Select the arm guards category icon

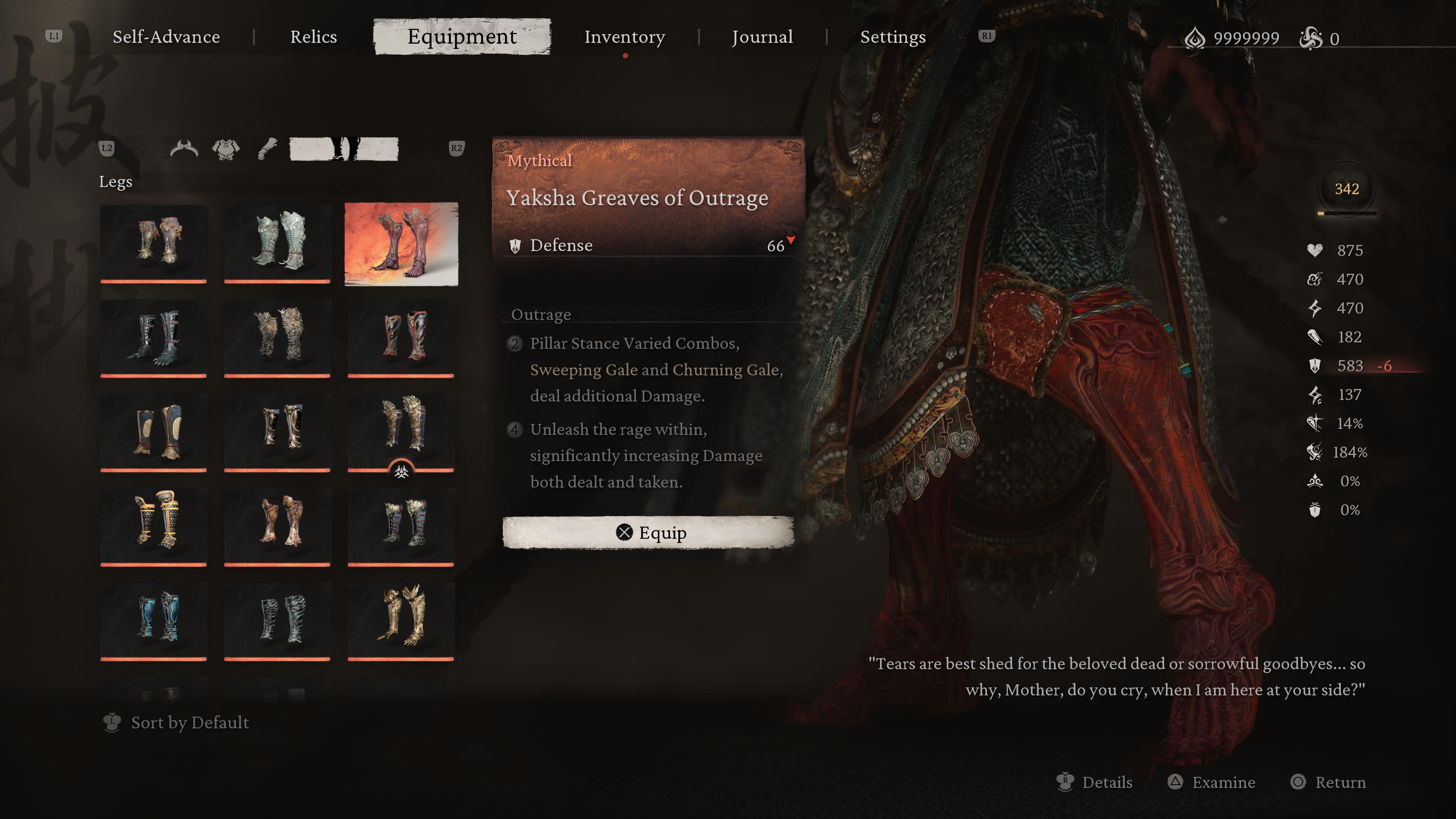(x=267, y=149)
